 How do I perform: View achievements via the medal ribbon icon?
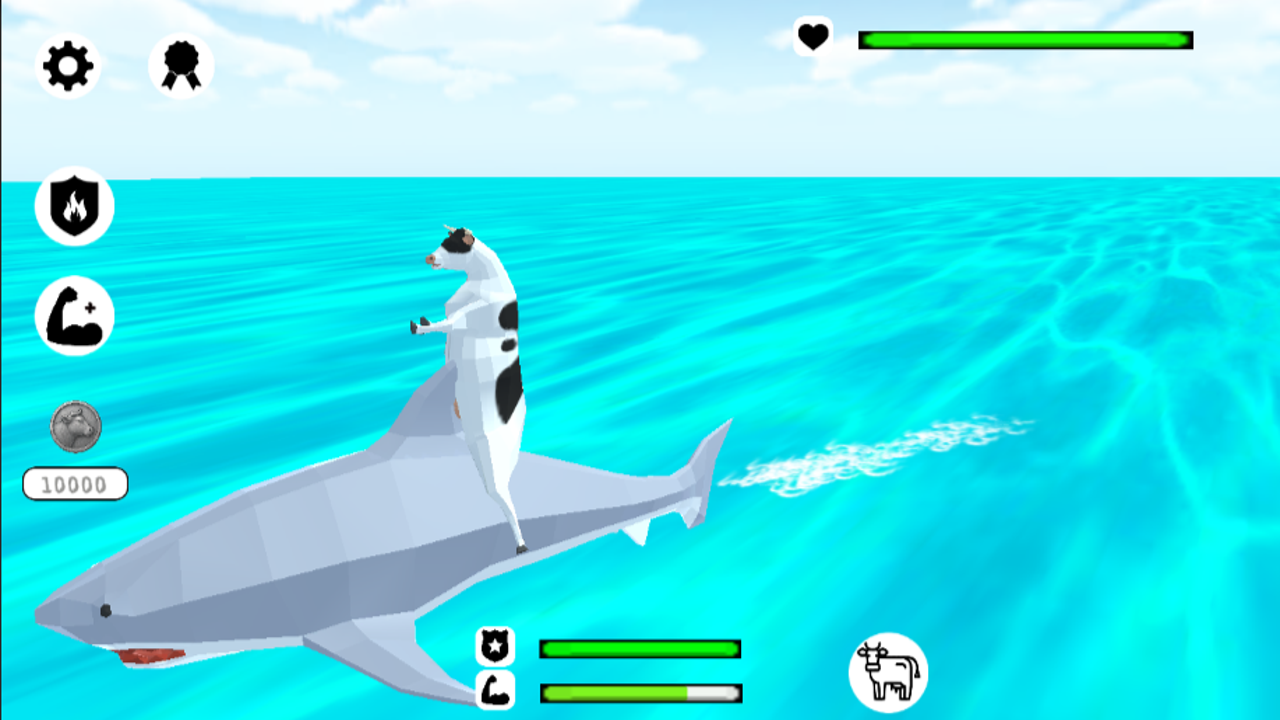point(180,66)
